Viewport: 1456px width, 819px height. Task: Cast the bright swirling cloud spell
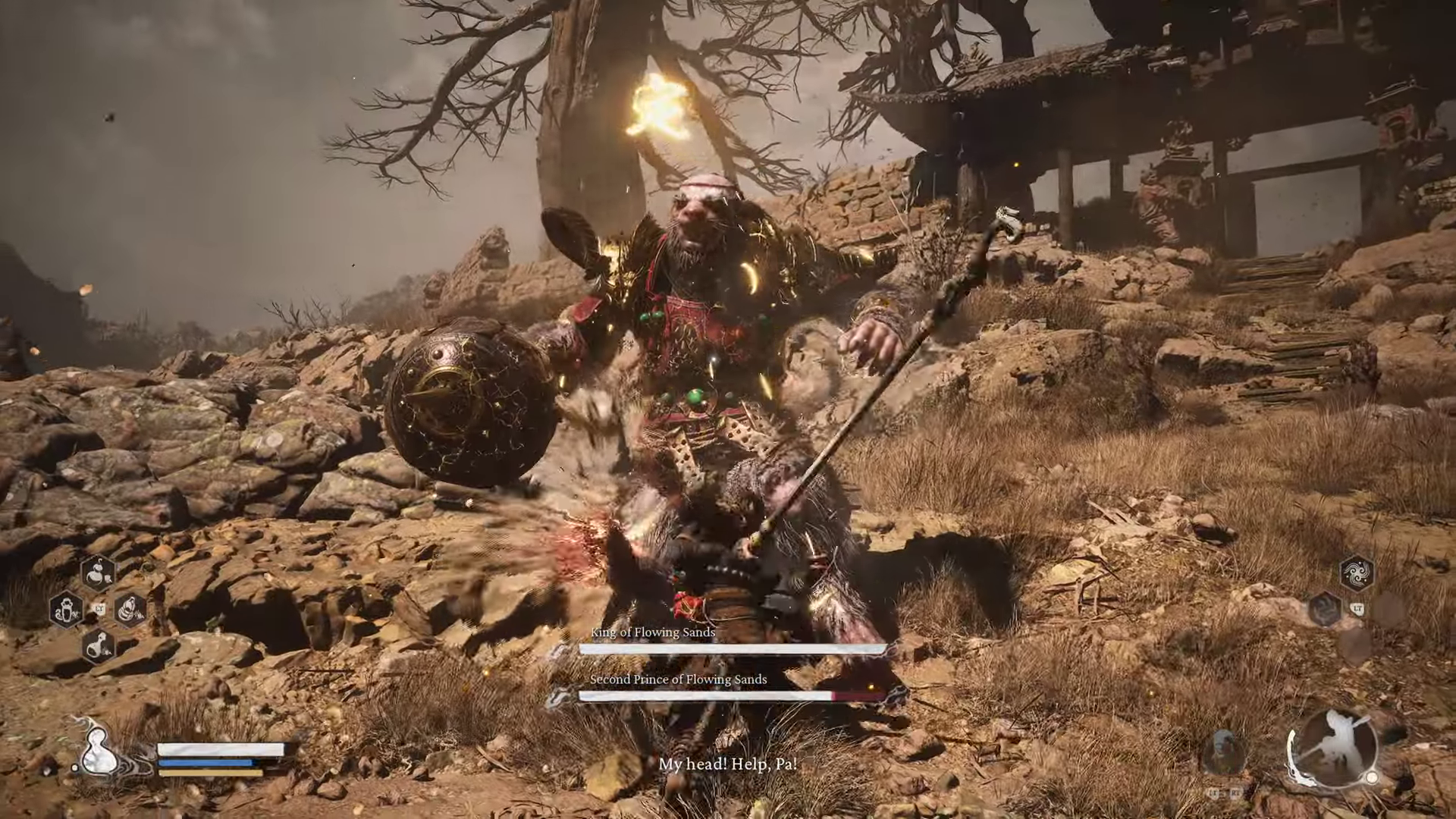(1356, 573)
